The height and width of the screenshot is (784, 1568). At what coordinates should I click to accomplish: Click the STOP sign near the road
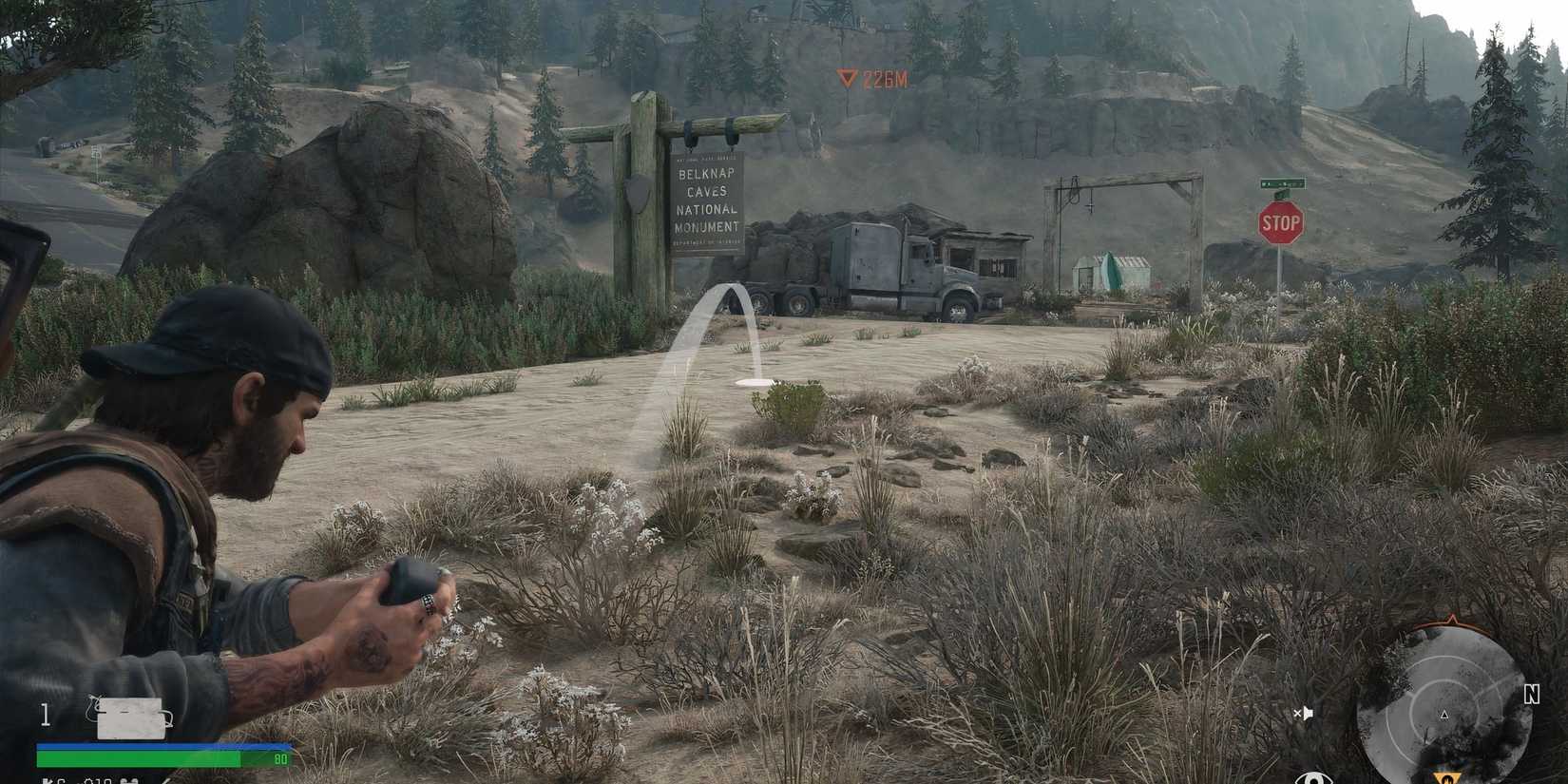1281,221
